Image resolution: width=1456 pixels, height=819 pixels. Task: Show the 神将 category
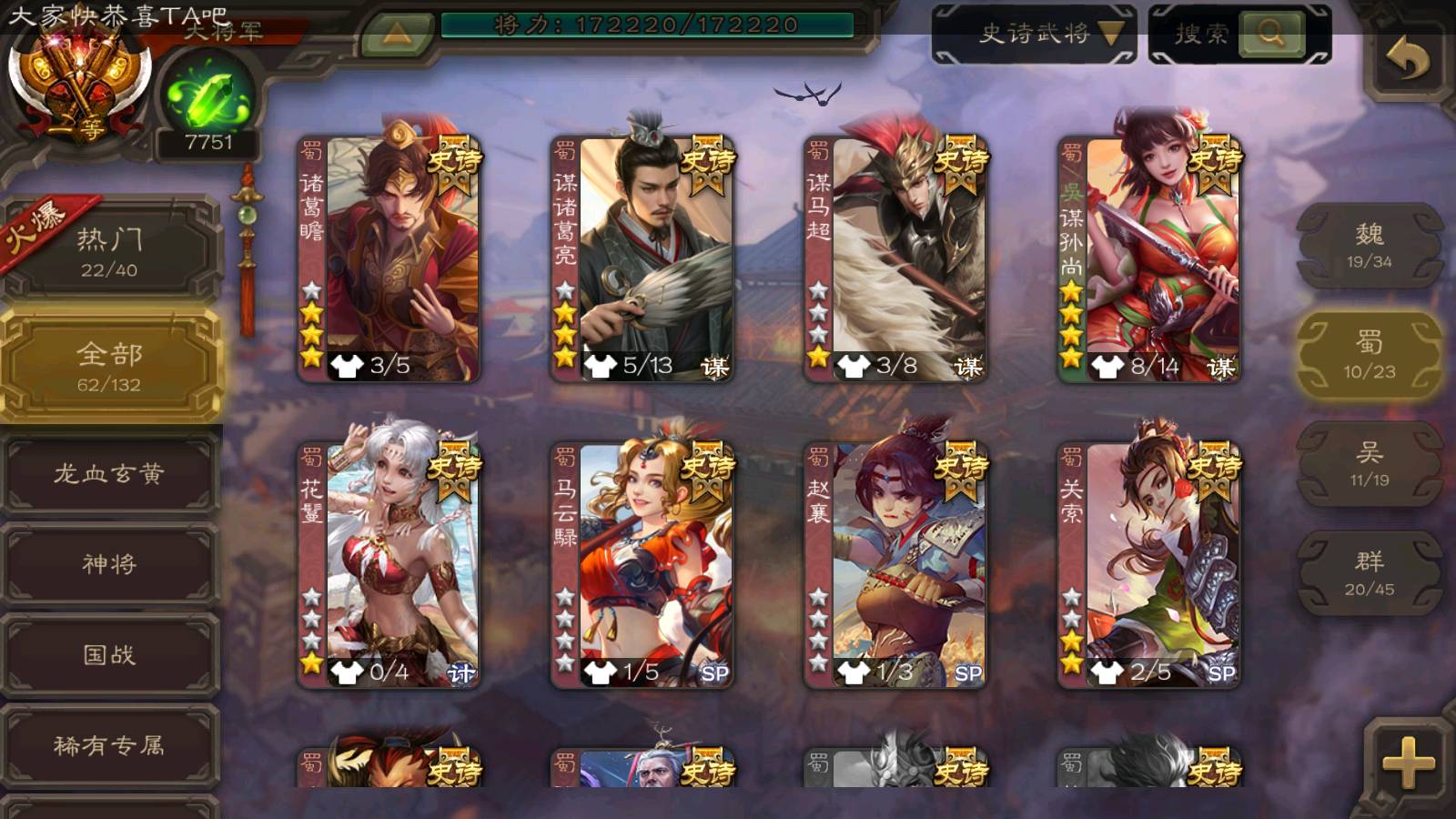click(109, 564)
